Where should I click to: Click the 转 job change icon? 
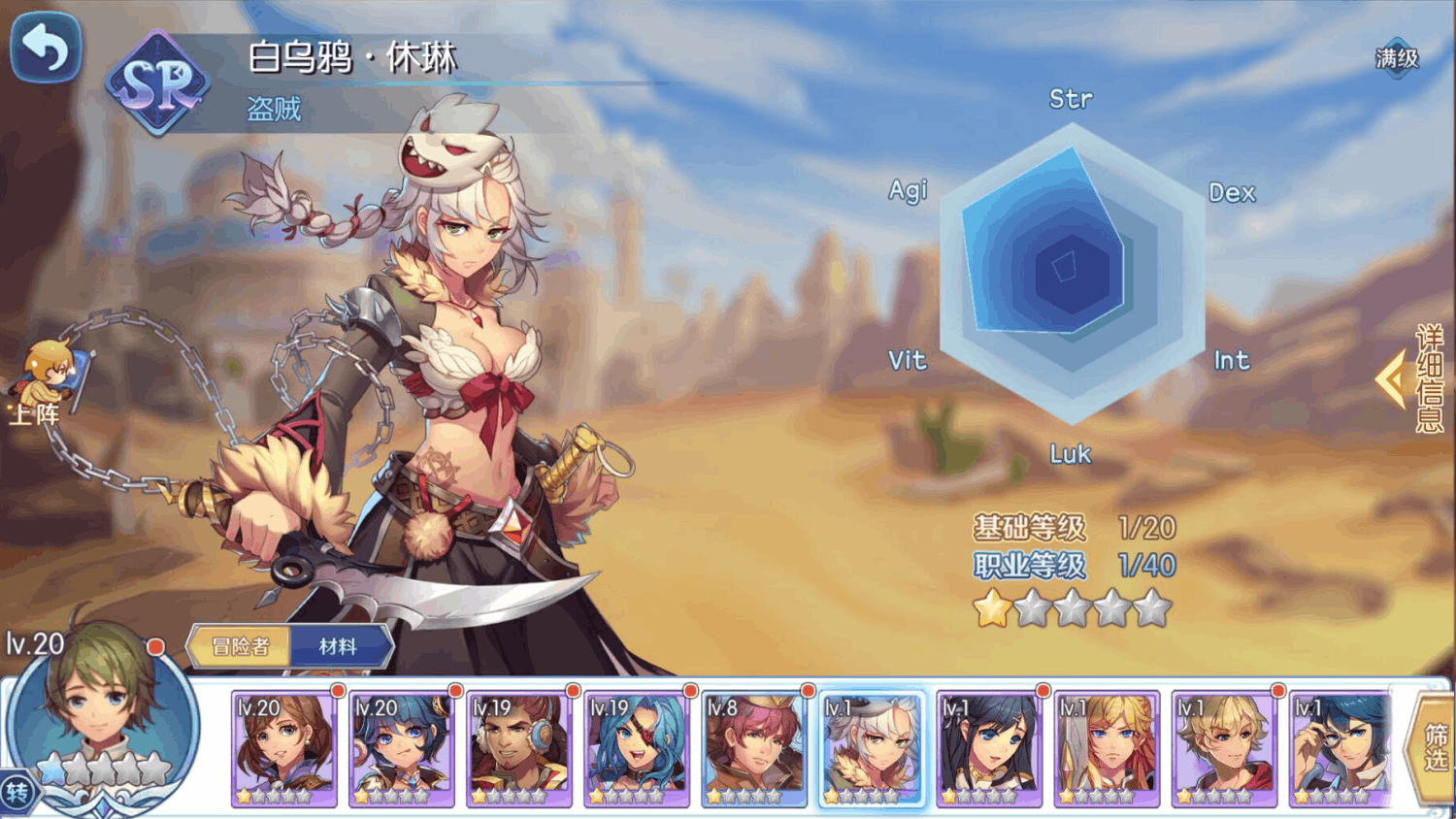pos(17,793)
